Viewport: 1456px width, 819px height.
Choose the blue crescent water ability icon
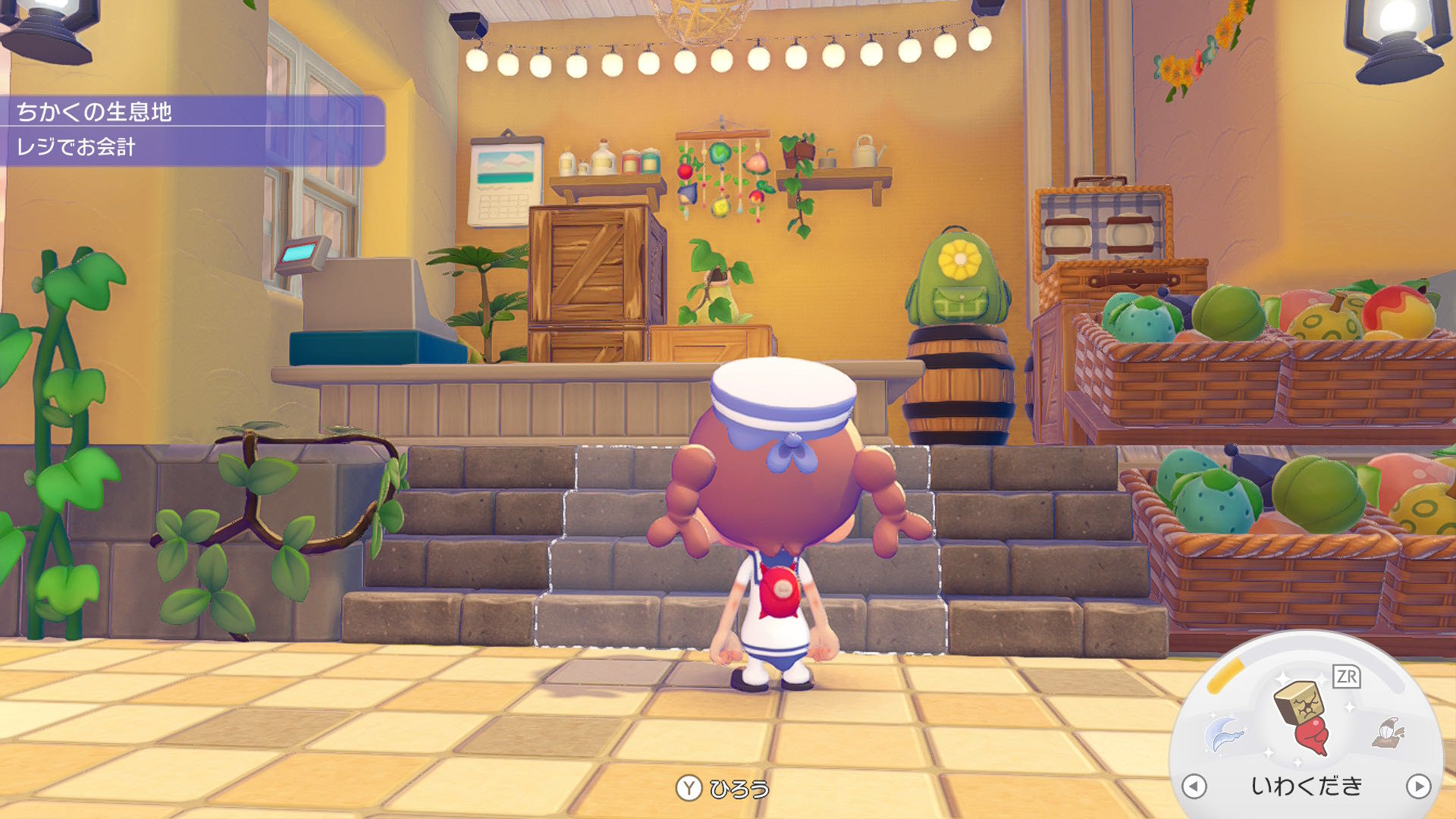[x=1224, y=734]
